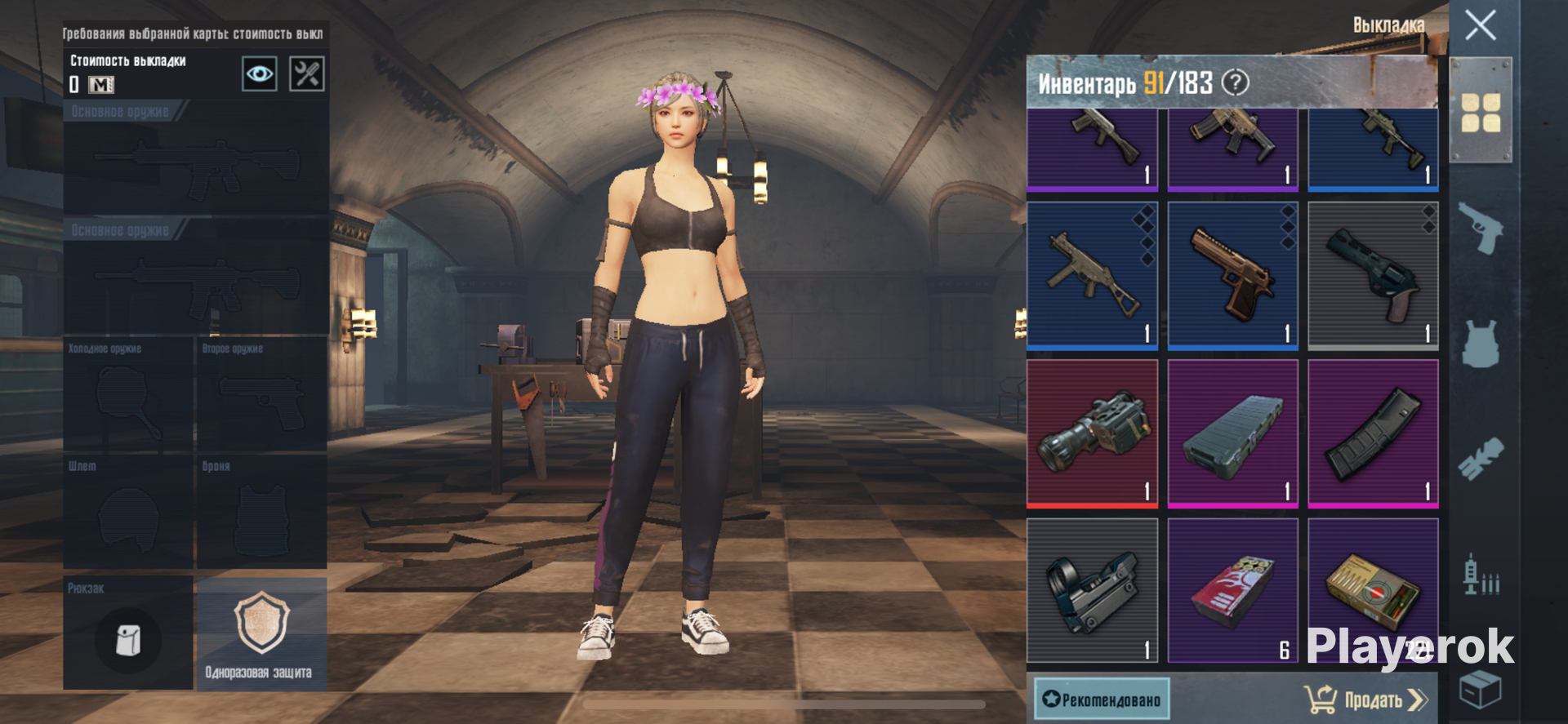Screen dimensions: 1568x724
Task: Show the armor vest category tab
Action: pyautogui.click(x=1480, y=344)
